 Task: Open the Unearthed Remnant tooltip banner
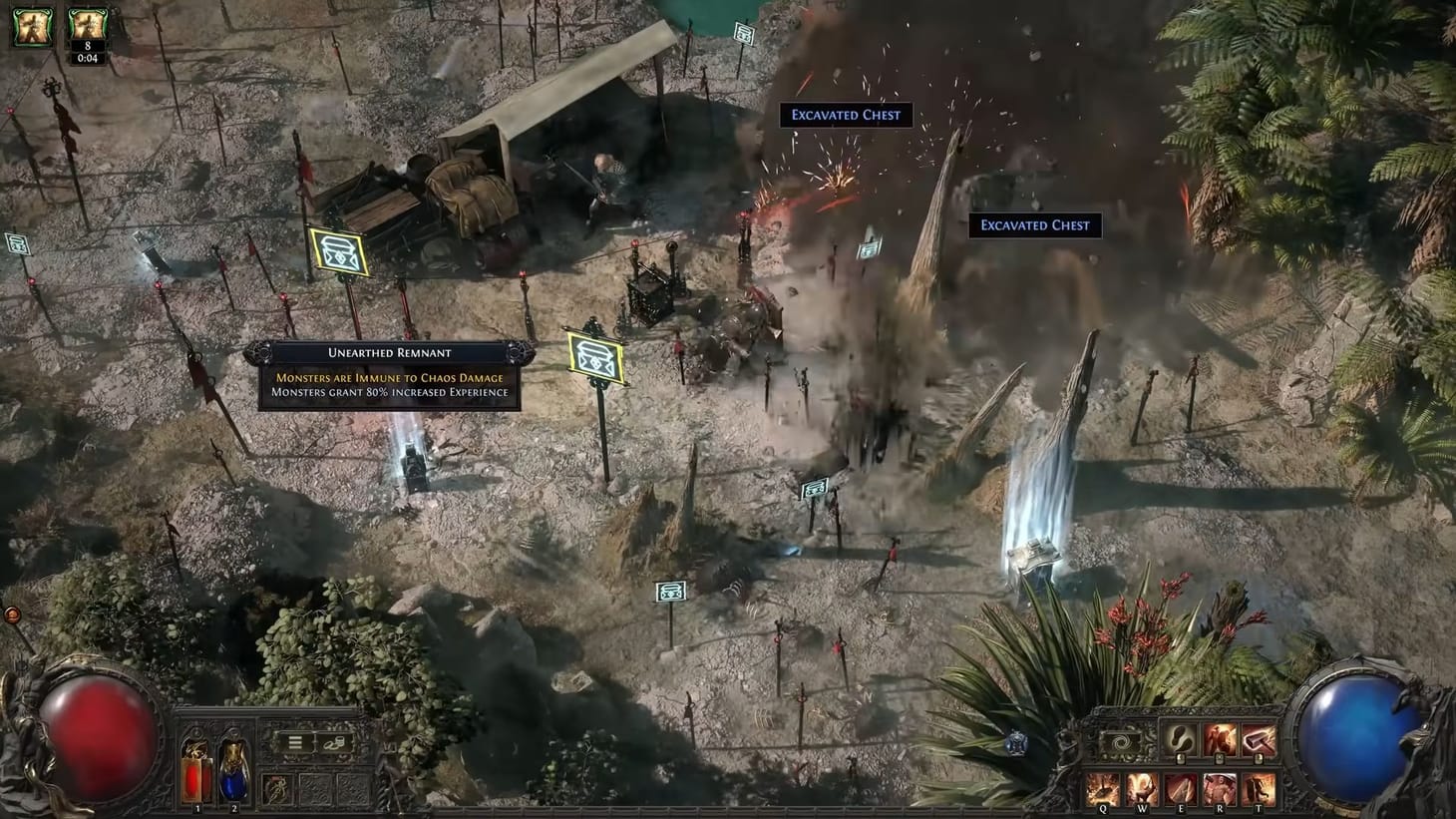[x=388, y=352]
